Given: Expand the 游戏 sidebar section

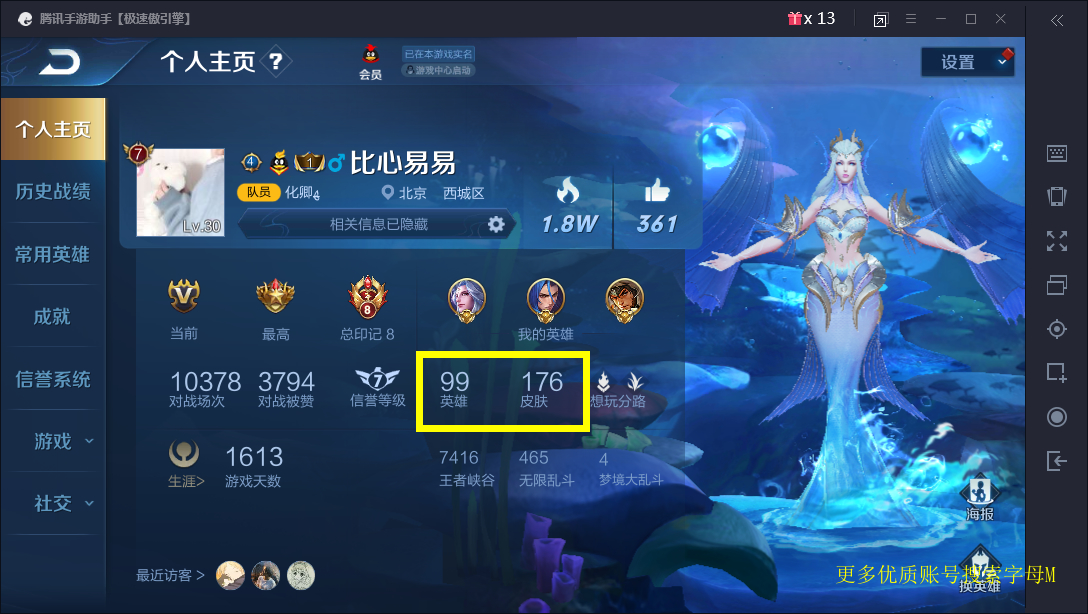Looking at the screenshot, I should [x=60, y=441].
